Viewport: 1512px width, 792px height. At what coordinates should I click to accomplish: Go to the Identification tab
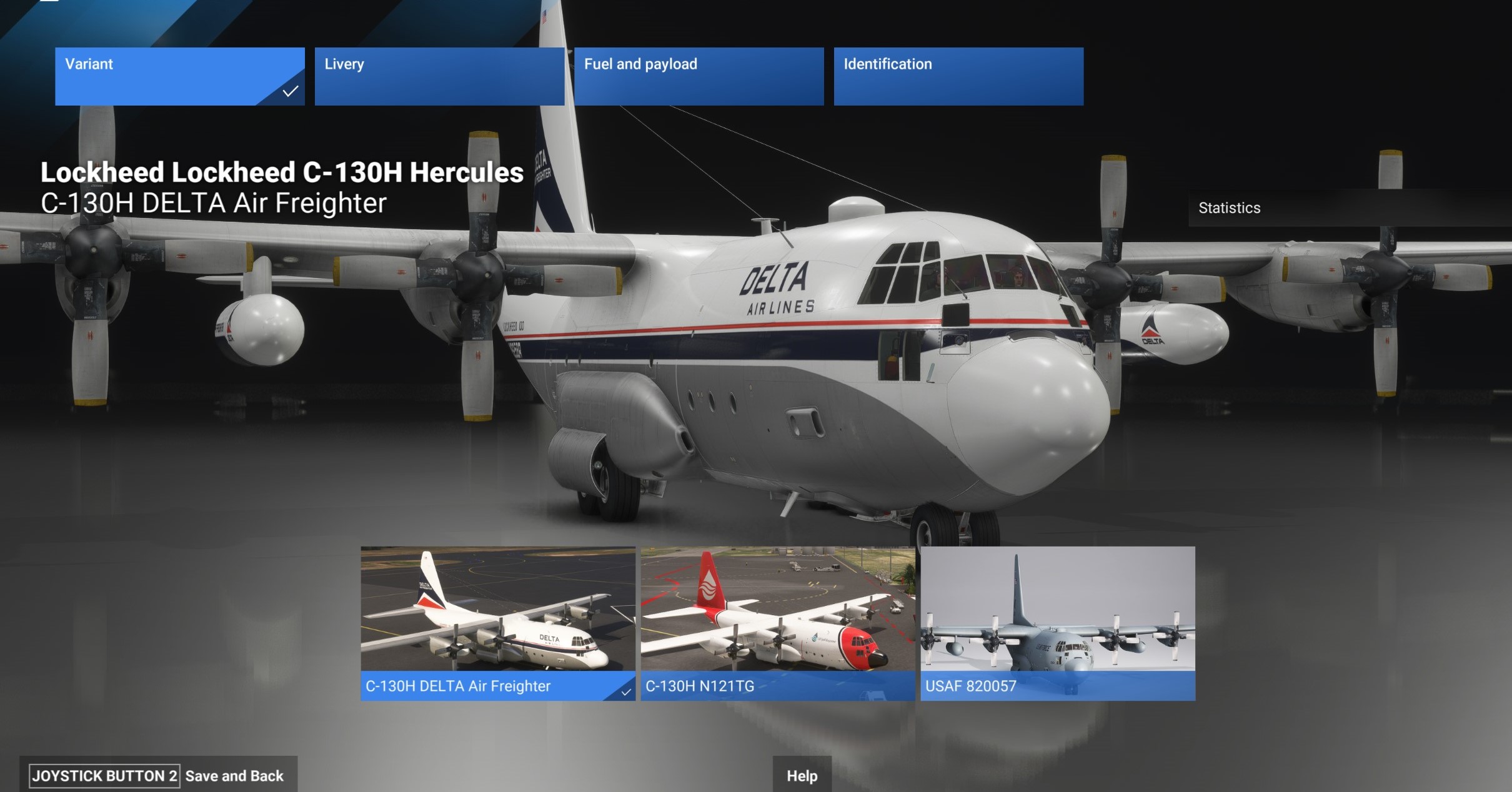958,76
